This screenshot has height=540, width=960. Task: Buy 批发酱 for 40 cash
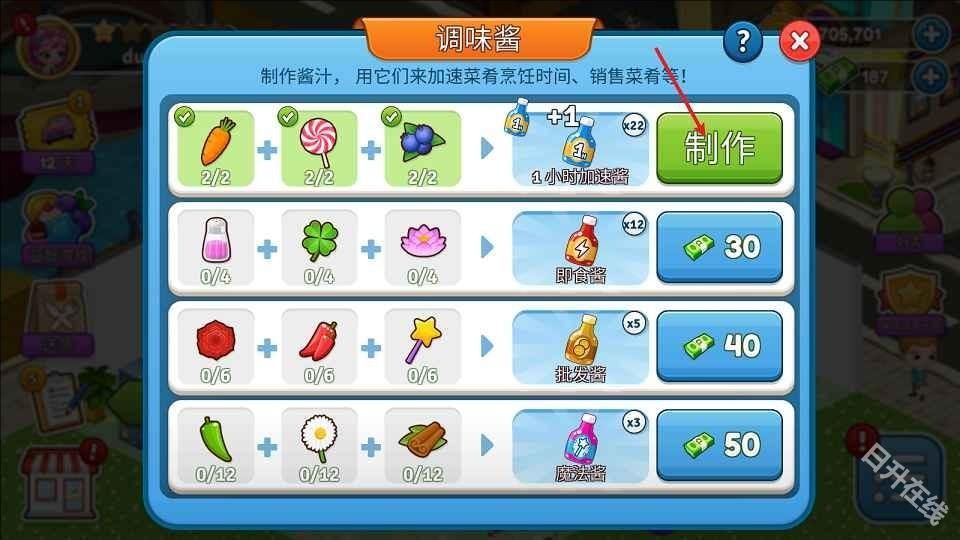(x=719, y=346)
